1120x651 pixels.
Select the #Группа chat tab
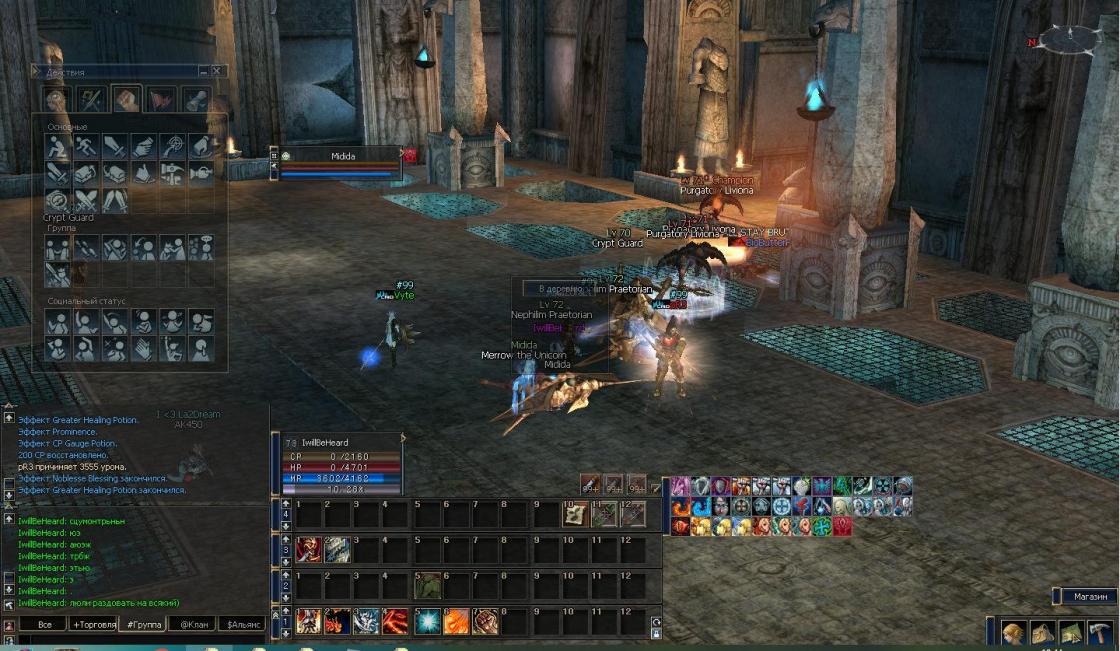coord(141,624)
